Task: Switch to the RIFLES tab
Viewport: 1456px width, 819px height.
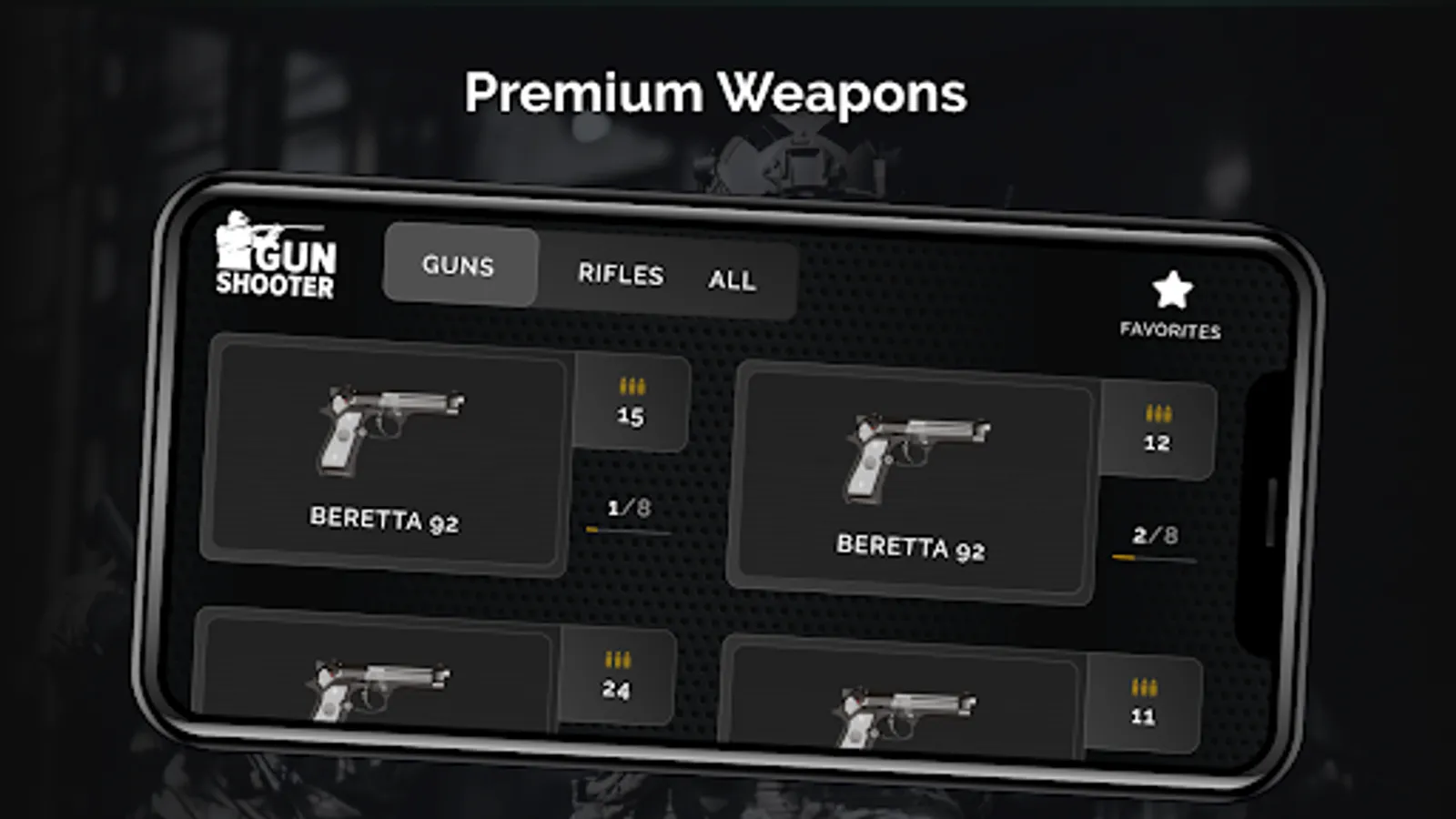Action: pyautogui.click(x=621, y=274)
